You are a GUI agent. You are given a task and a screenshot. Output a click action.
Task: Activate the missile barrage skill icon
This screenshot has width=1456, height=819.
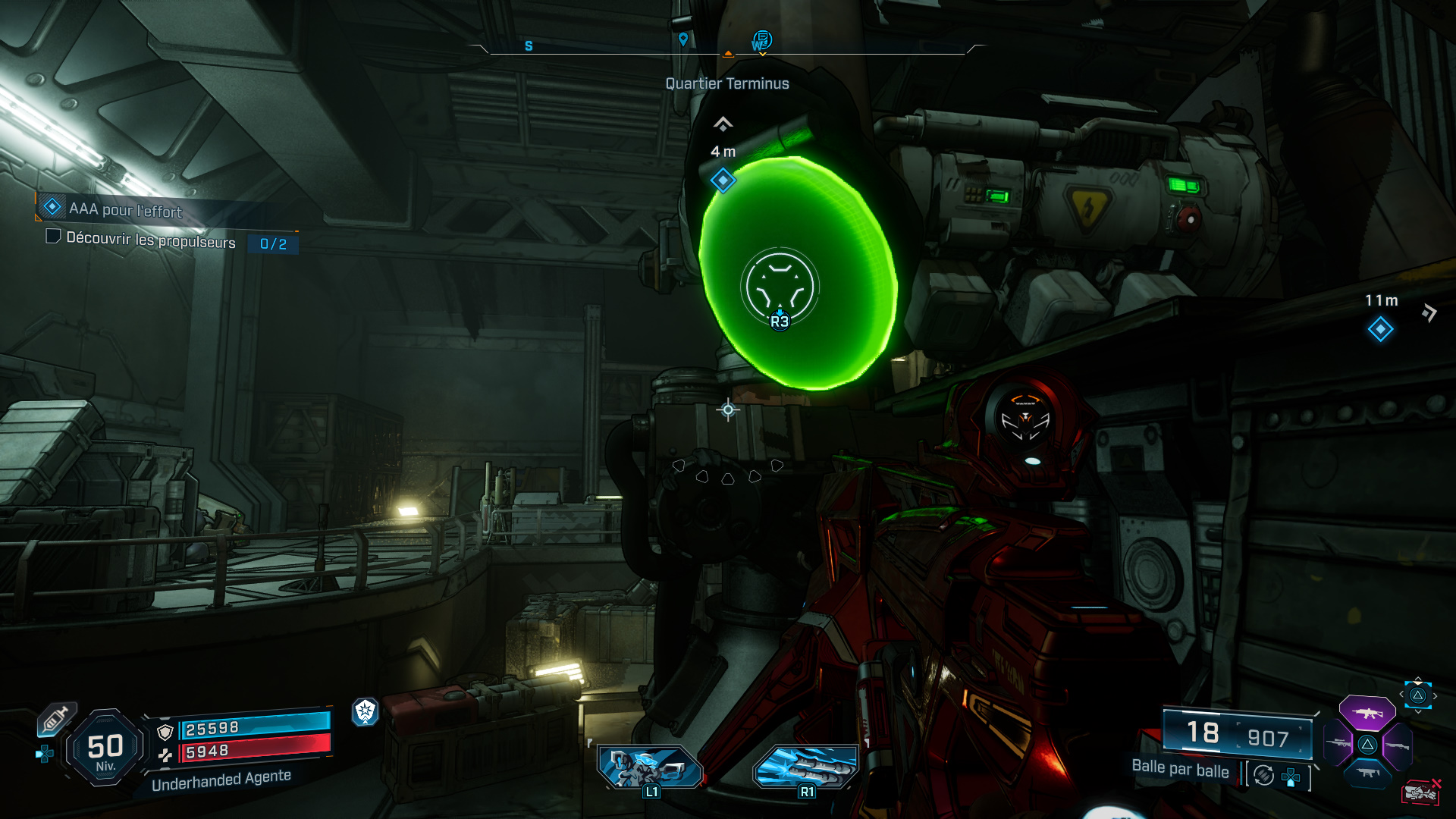[x=806, y=767]
